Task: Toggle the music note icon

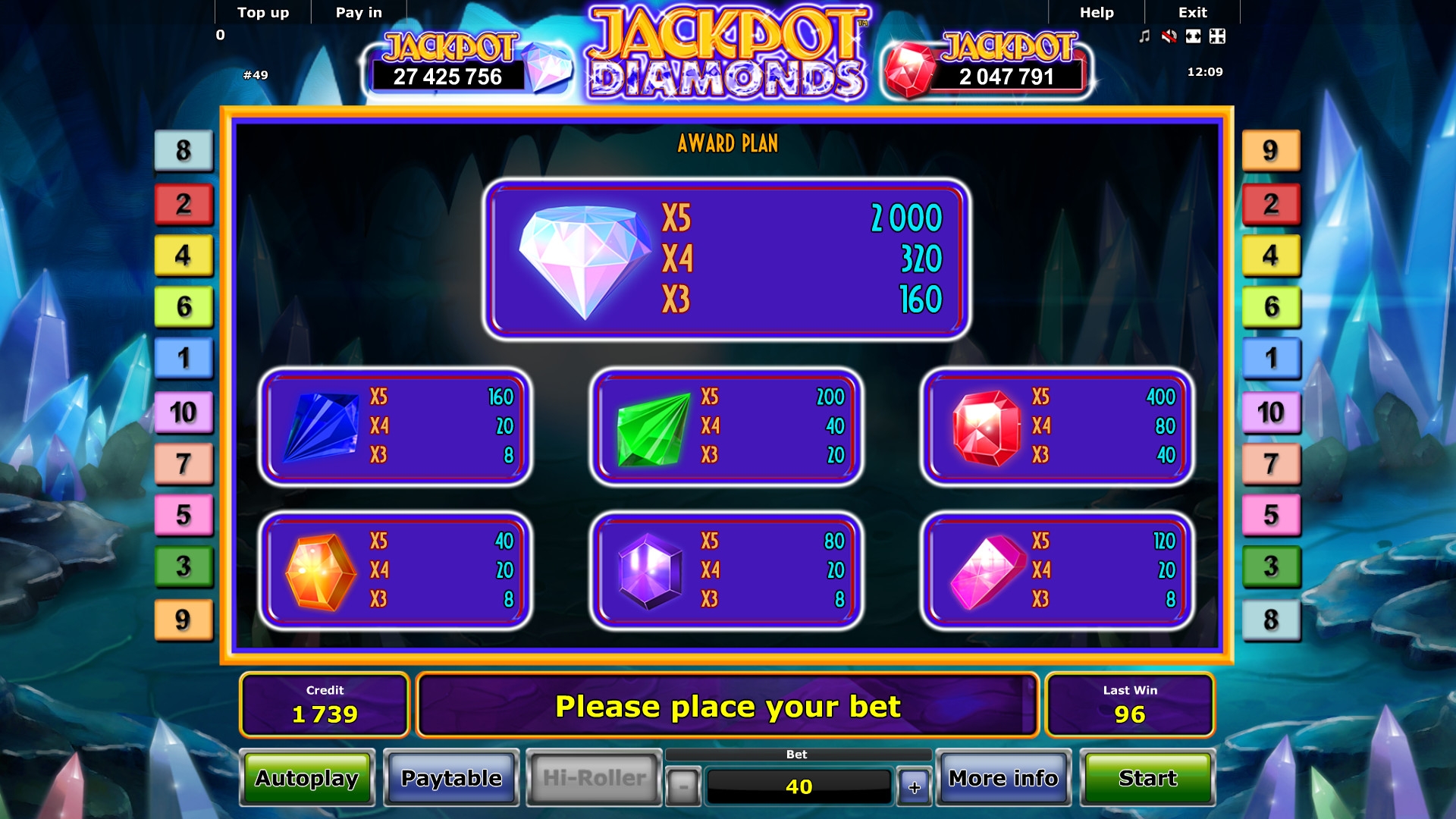Action: 1144,36
